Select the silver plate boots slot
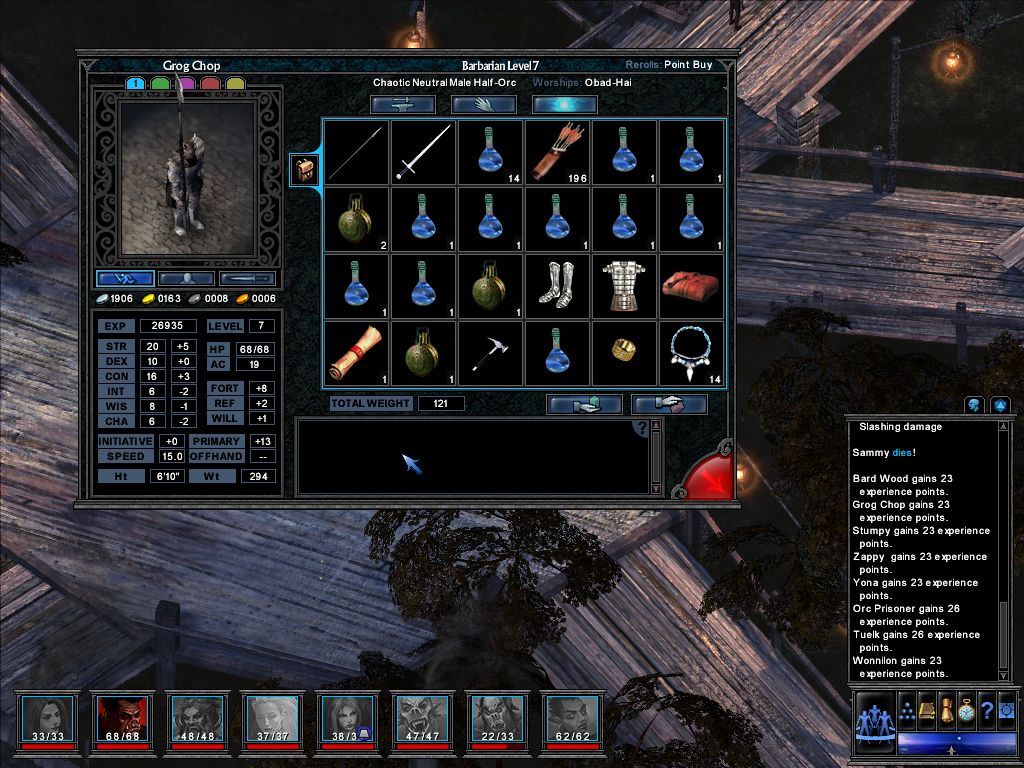This screenshot has width=1024, height=768. [558, 285]
